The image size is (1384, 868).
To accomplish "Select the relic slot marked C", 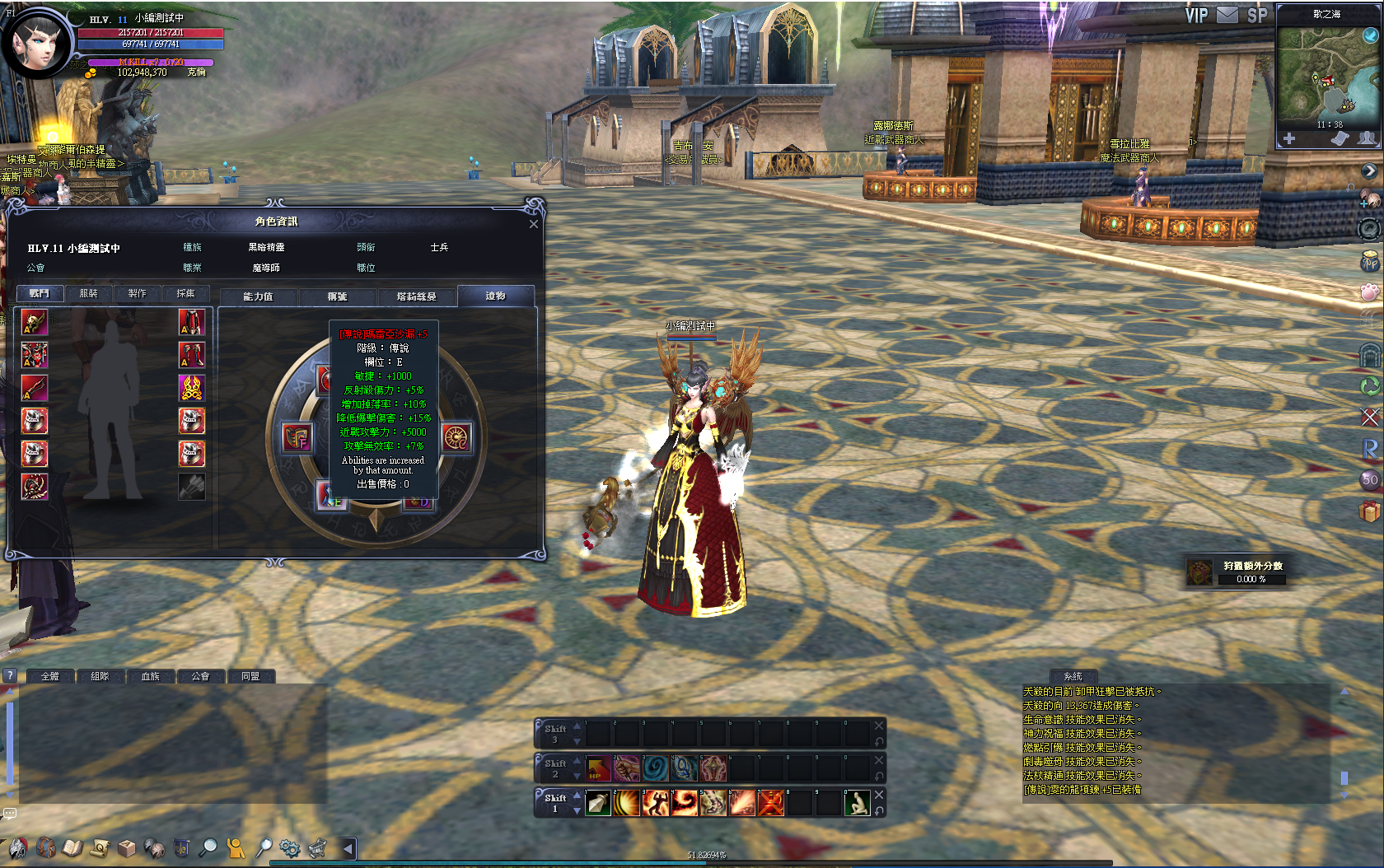I will pos(456,437).
